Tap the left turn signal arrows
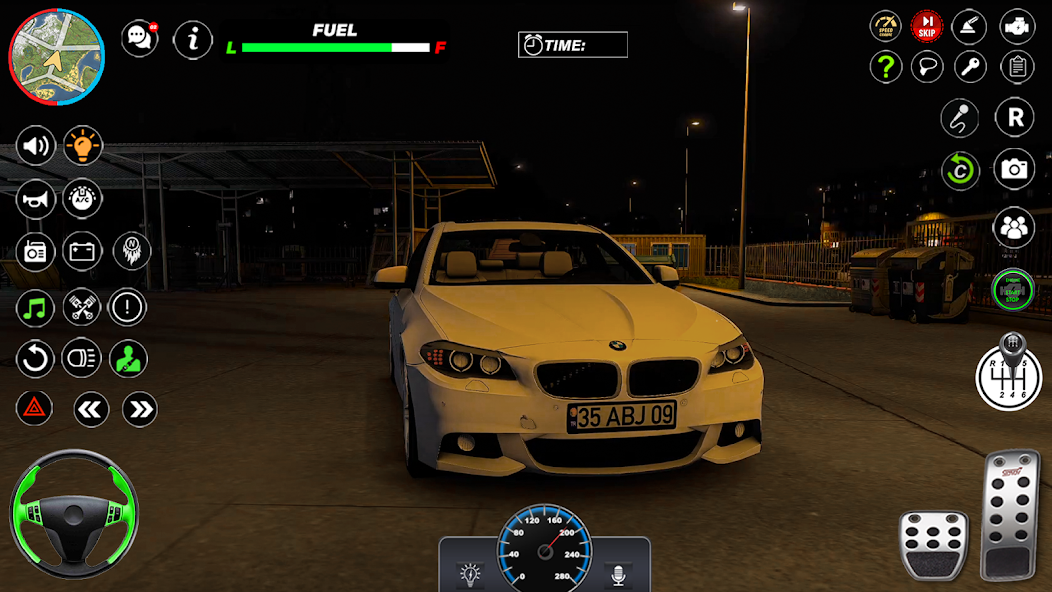 [91, 408]
